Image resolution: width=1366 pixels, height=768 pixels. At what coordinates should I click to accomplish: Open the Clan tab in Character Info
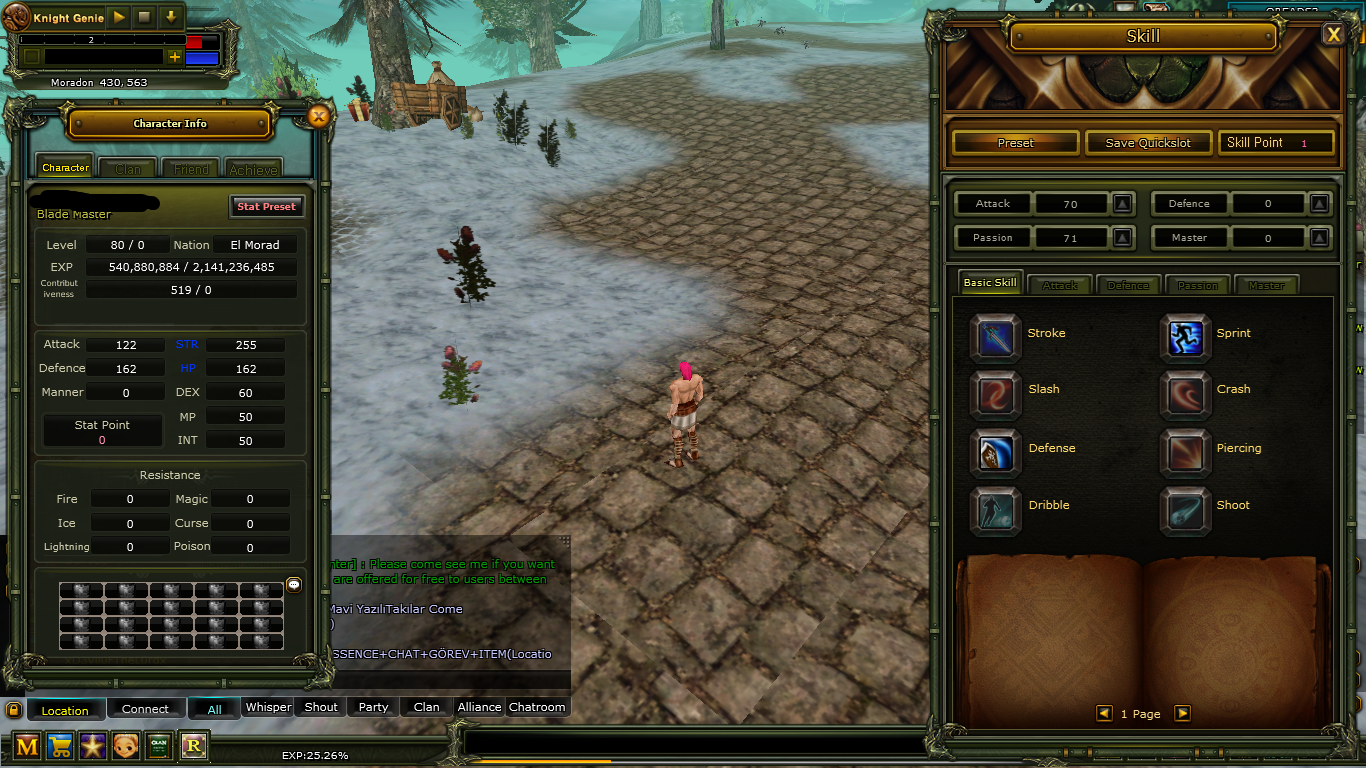click(127, 167)
